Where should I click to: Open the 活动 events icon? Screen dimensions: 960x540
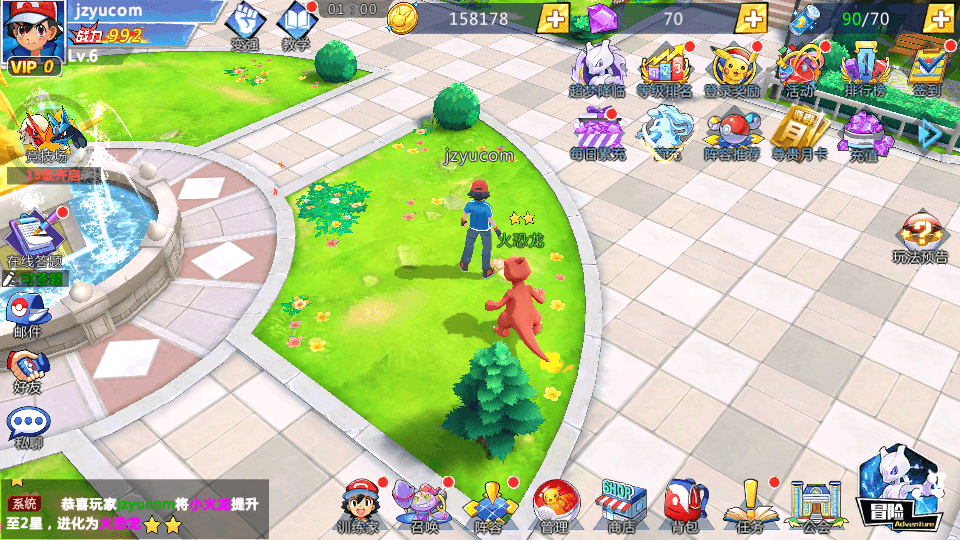click(798, 68)
